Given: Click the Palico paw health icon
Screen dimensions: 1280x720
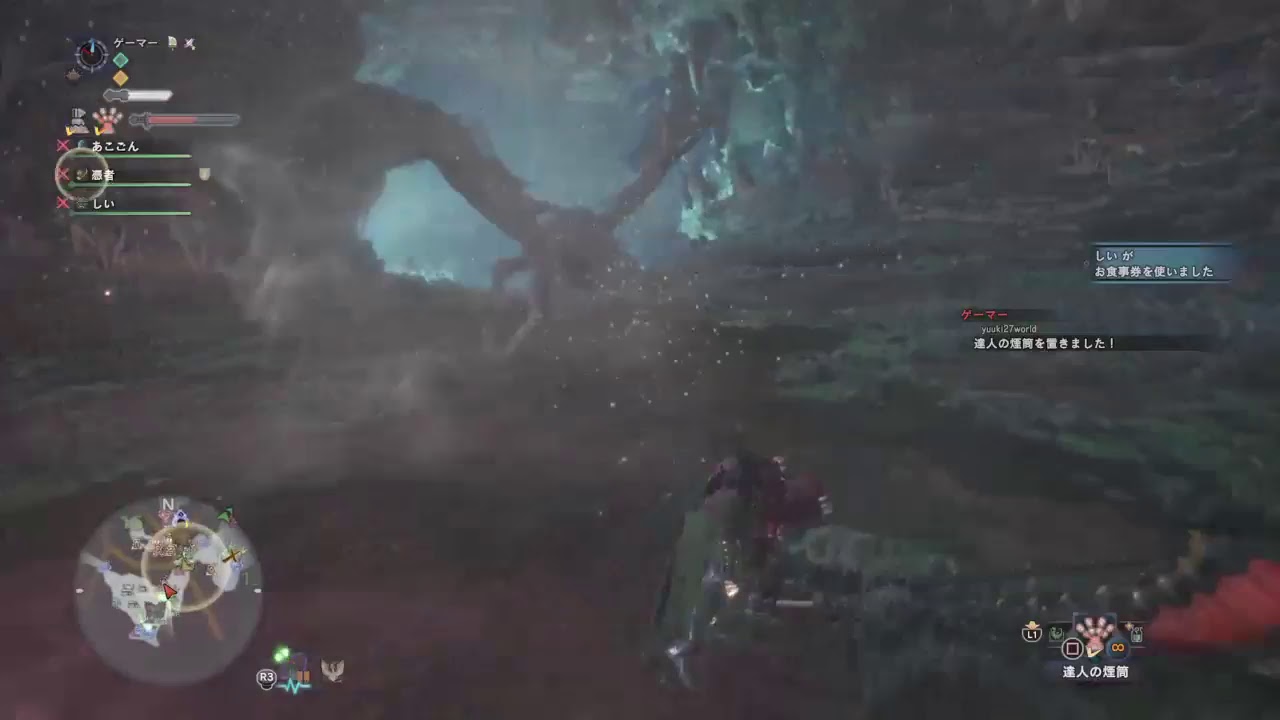Looking at the screenshot, I should pos(105,119).
